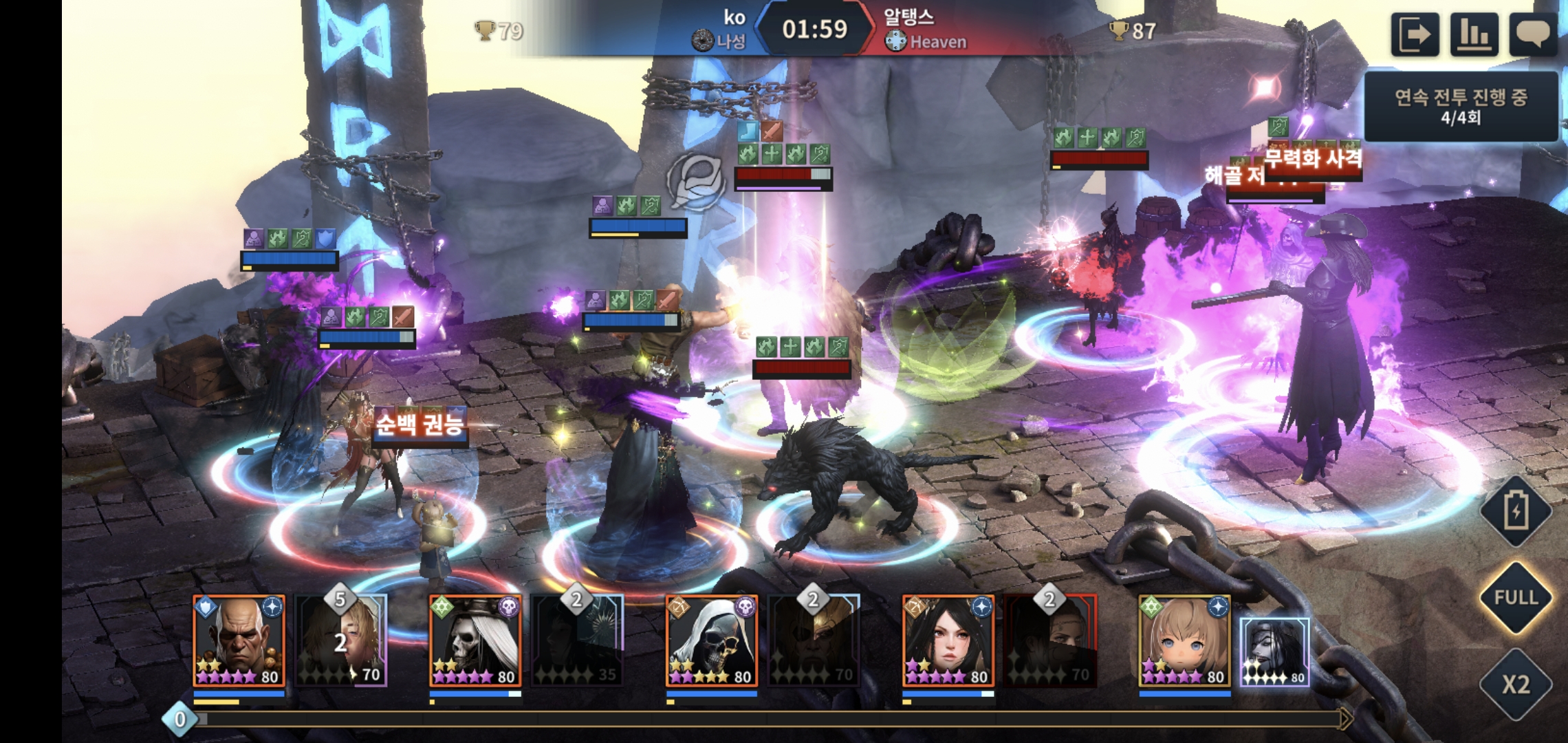Toggle the FULL auto-skill button
The height and width of the screenshot is (743, 1568).
tap(1516, 597)
